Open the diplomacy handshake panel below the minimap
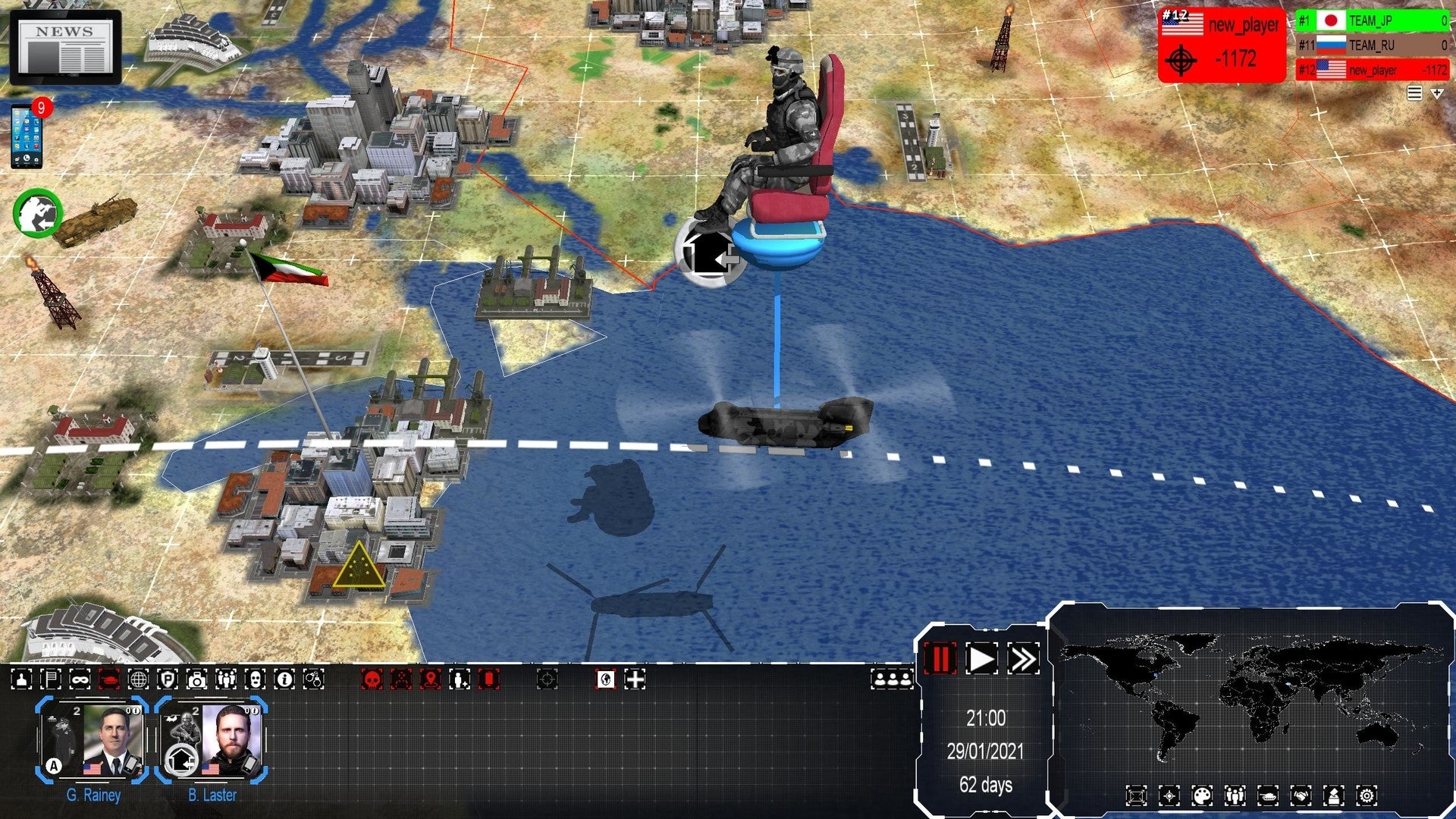The image size is (1456, 819). pos(1302,795)
